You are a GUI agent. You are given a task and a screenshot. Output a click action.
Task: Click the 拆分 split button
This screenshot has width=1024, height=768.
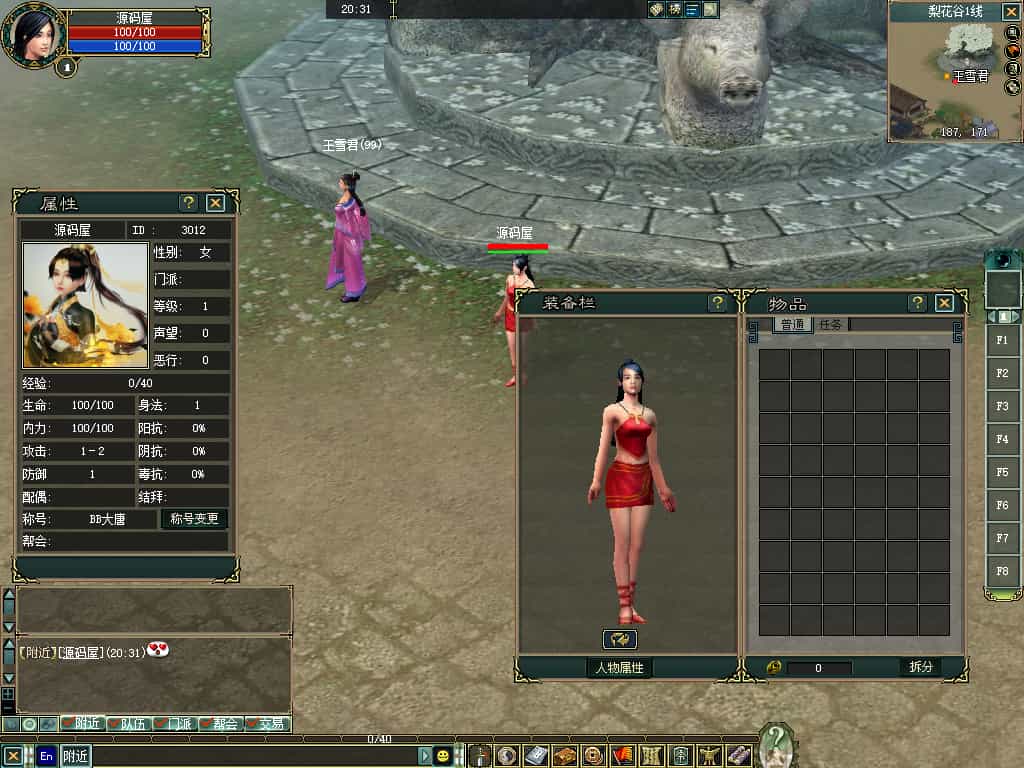pyautogui.click(x=920, y=667)
